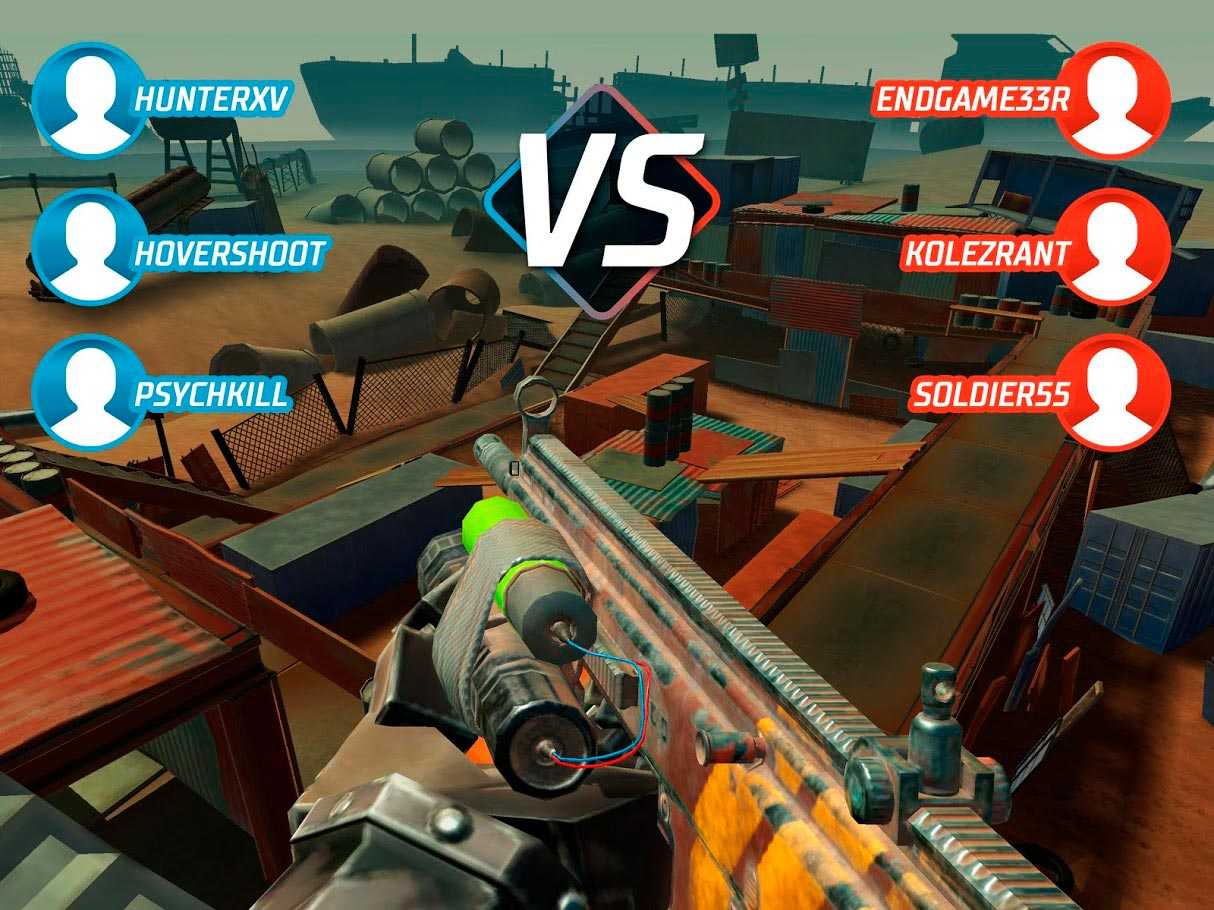Click the VS emblem

point(608,200)
